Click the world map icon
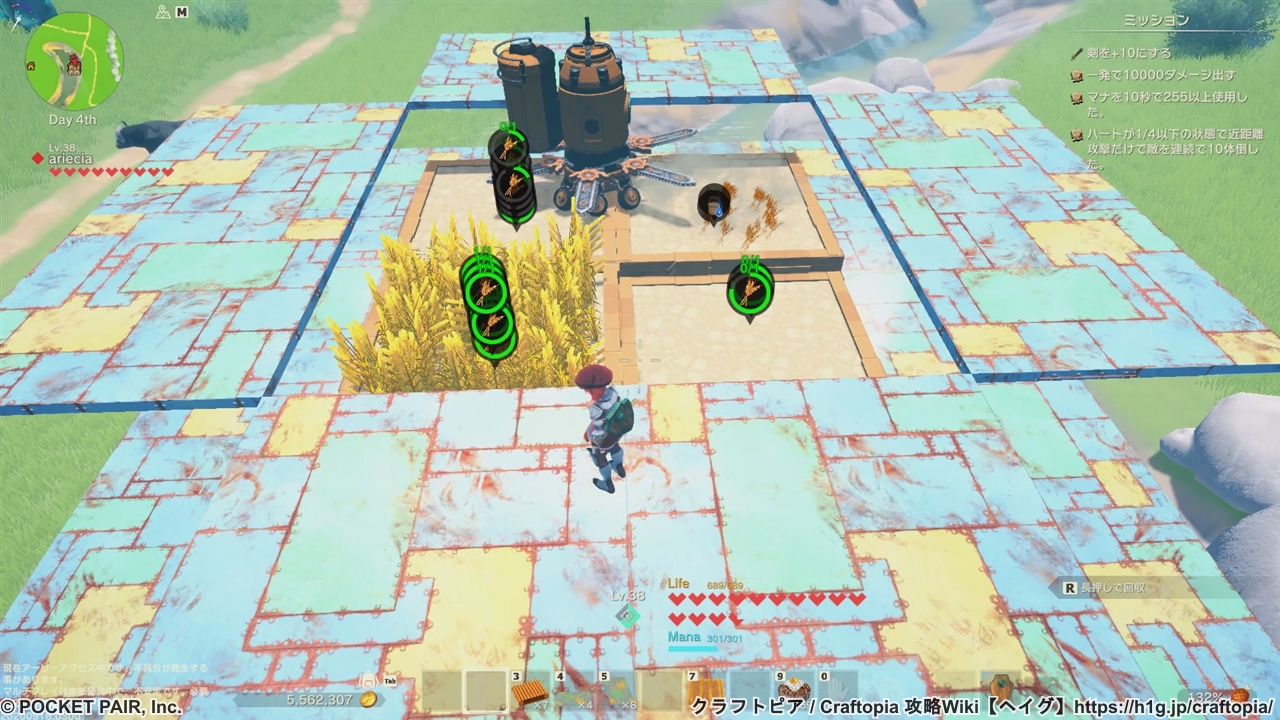The height and width of the screenshot is (720, 1280). pos(163,12)
